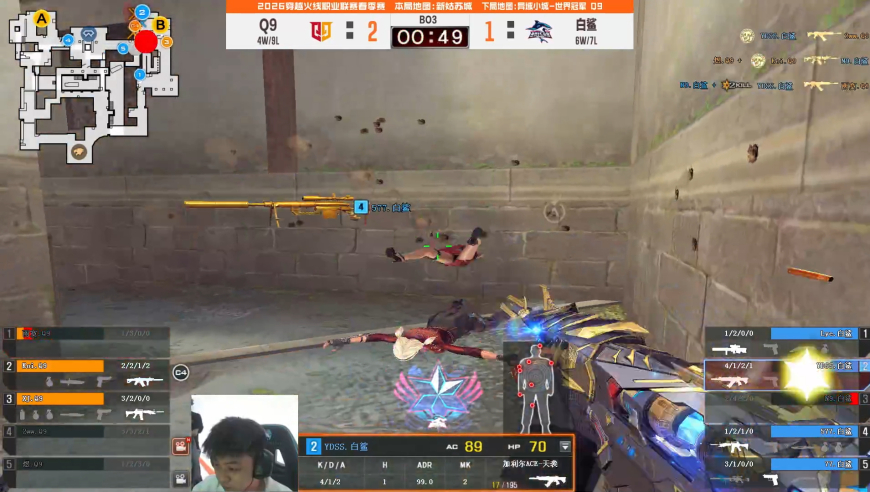Expand the dropdown arrow beside HP

coord(566,447)
